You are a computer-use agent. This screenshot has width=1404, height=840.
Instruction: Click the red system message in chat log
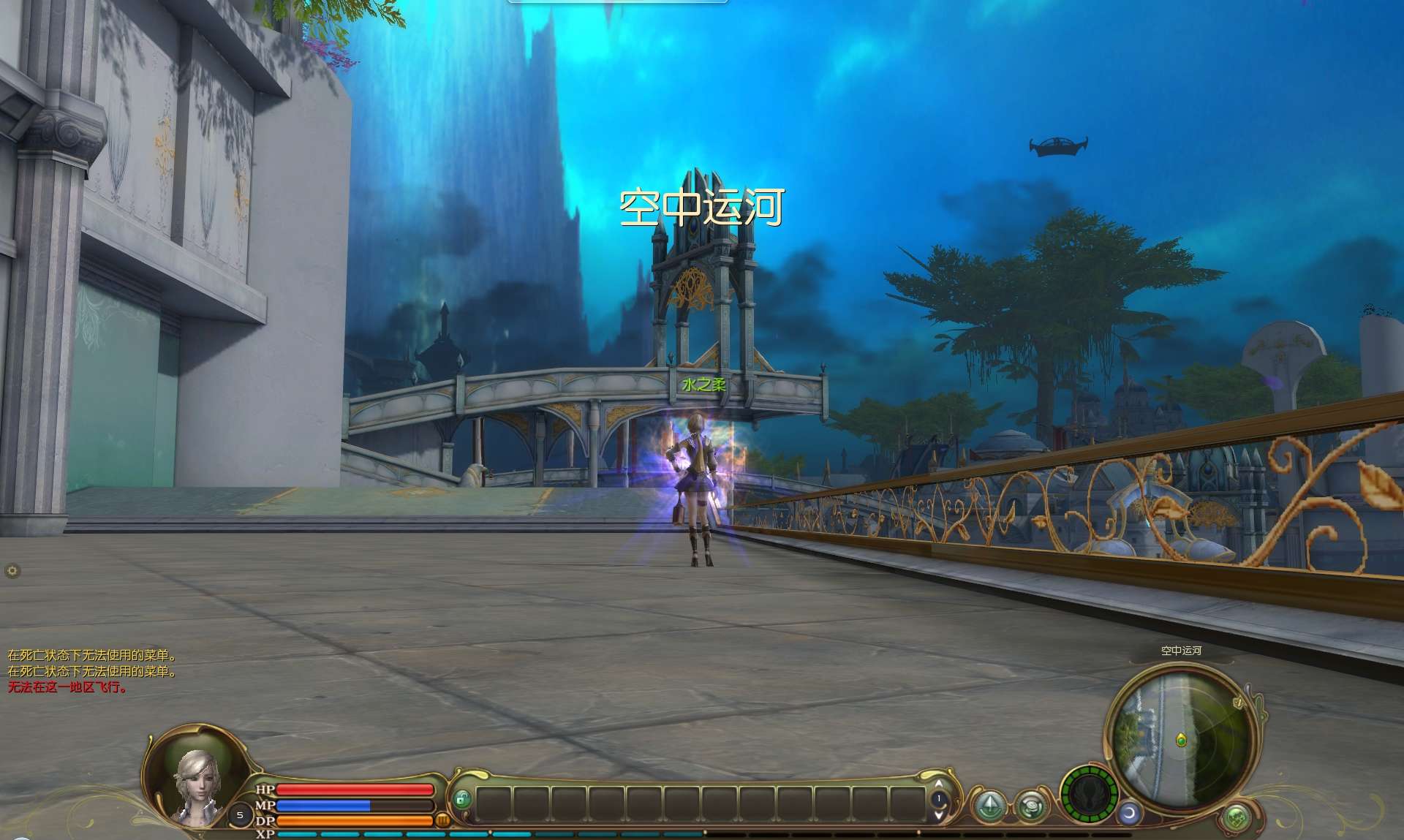coord(67,687)
